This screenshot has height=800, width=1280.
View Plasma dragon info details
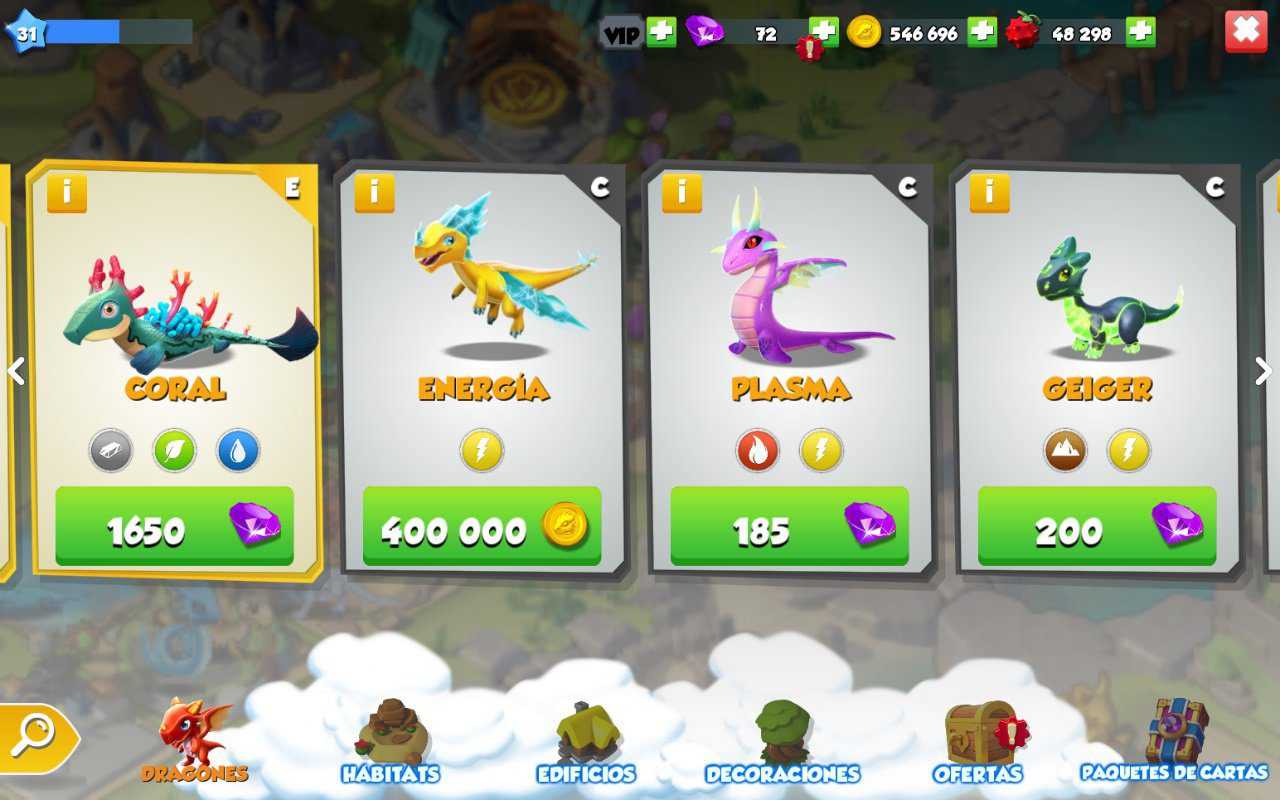pos(682,192)
